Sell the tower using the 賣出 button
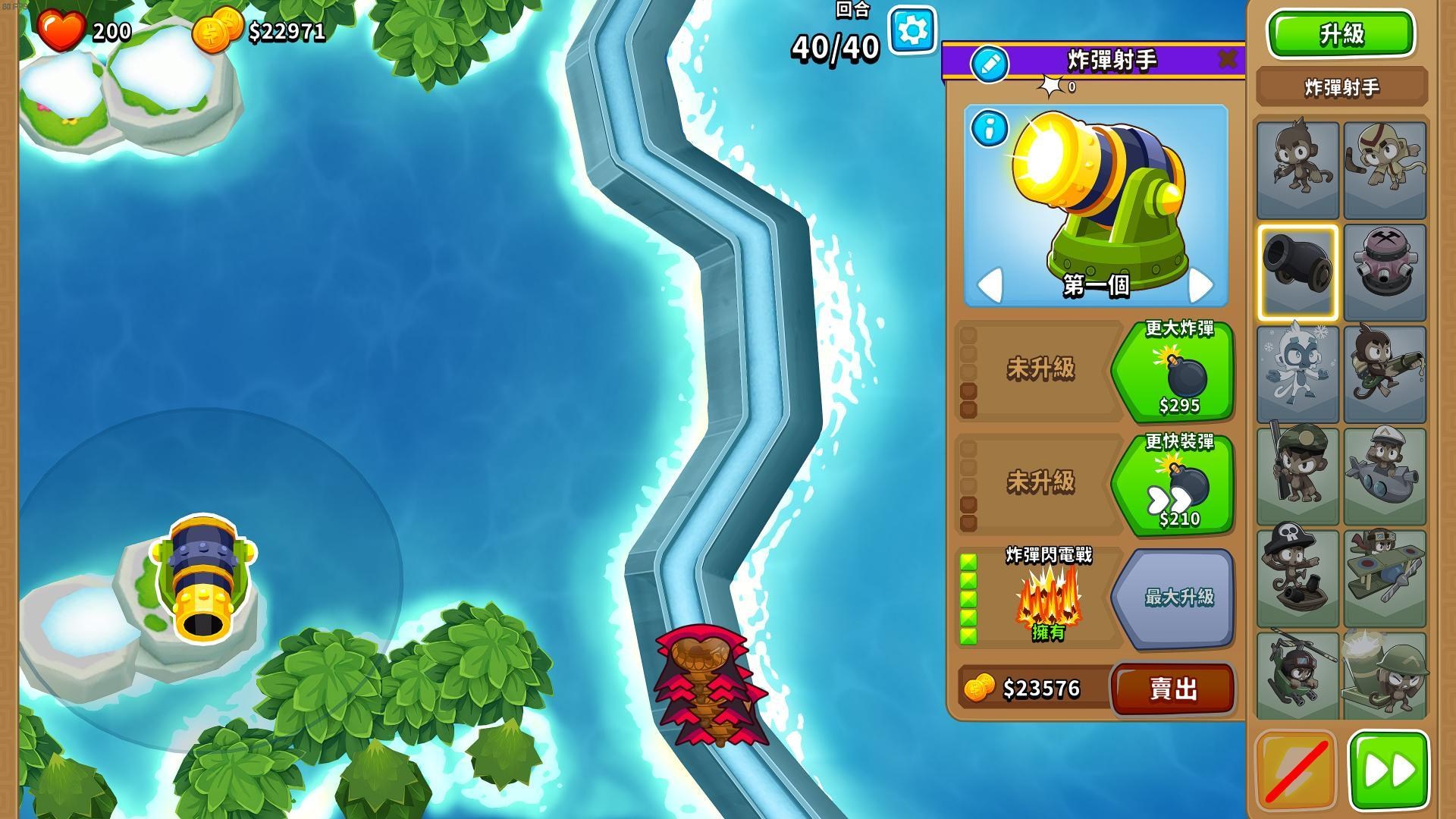Viewport: 1456px width, 819px height. pos(1172,689)
